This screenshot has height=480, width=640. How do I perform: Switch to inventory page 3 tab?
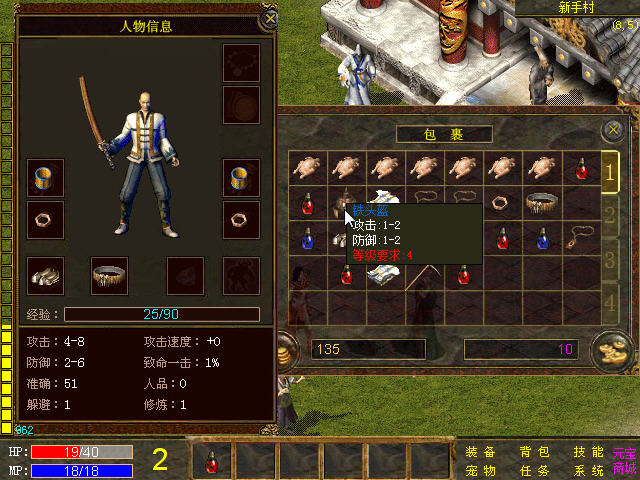[609, 258]
